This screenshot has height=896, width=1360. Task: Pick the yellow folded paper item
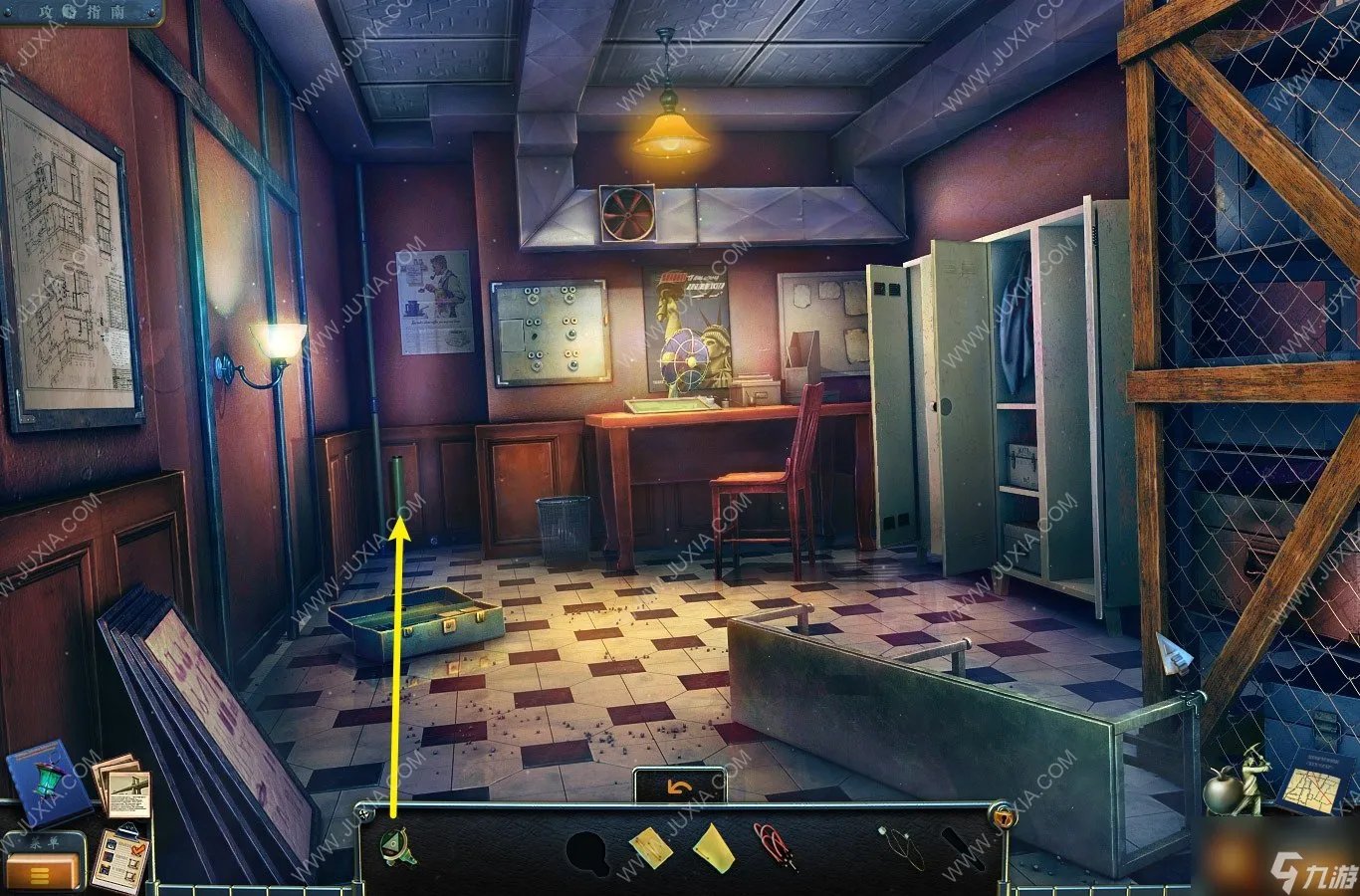click(x=713, y=848)
